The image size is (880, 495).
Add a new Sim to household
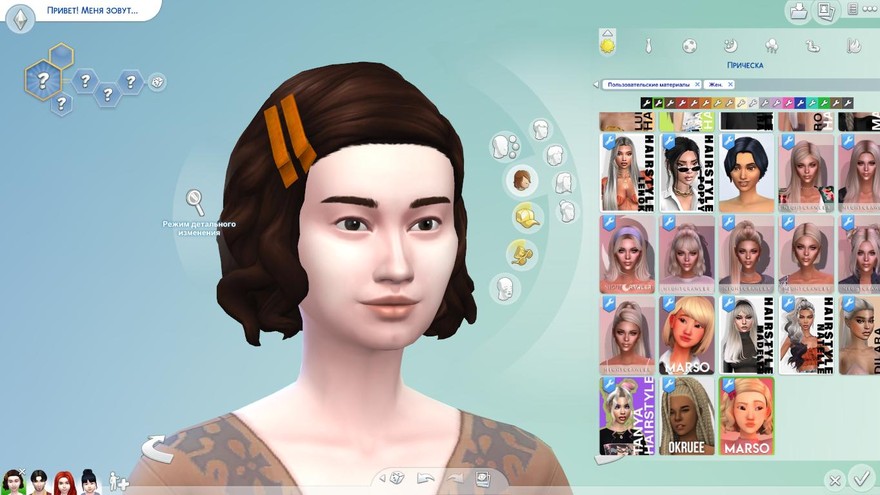(119, 481)
